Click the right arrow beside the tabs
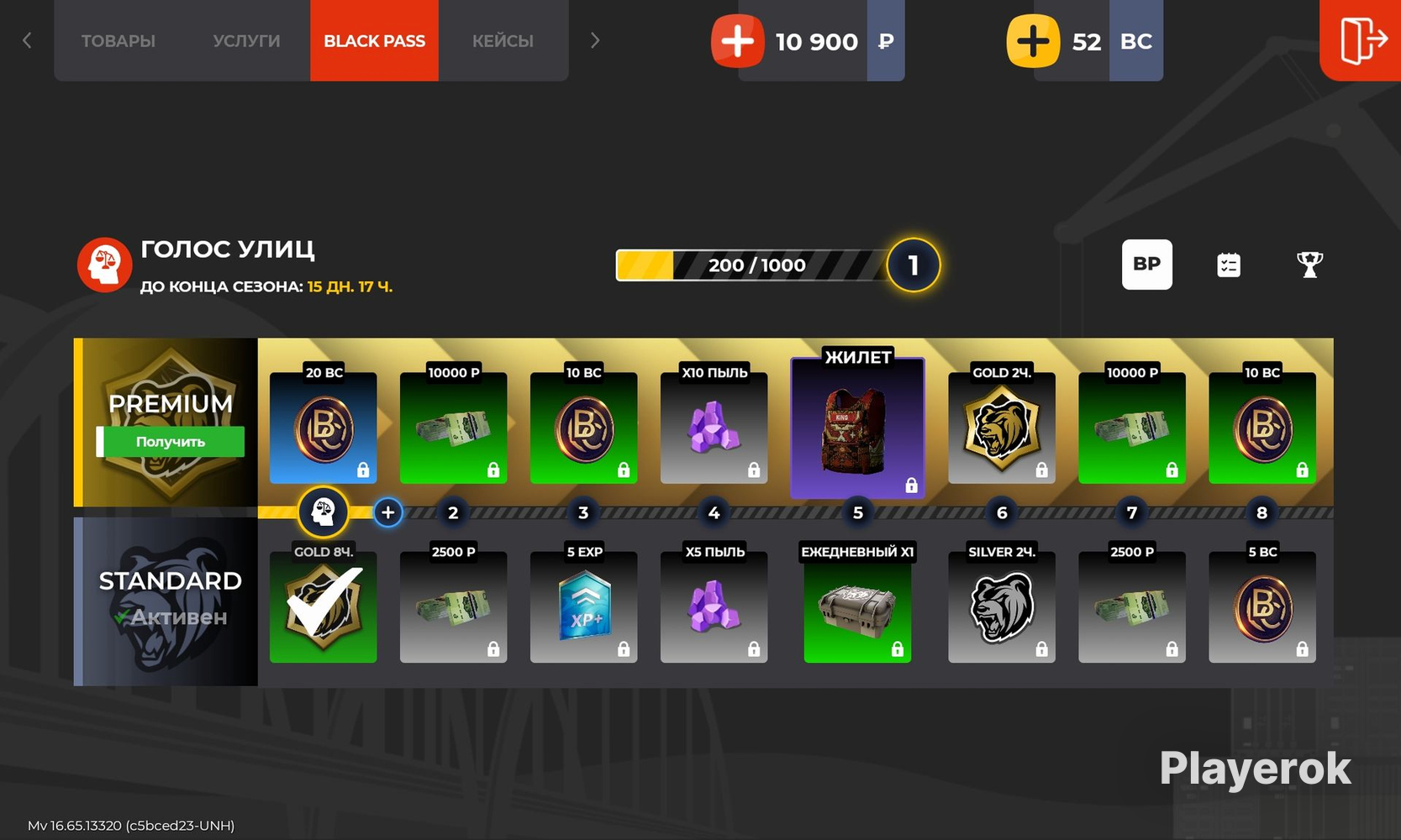1401x840 pixels. [x=595, y=40]
